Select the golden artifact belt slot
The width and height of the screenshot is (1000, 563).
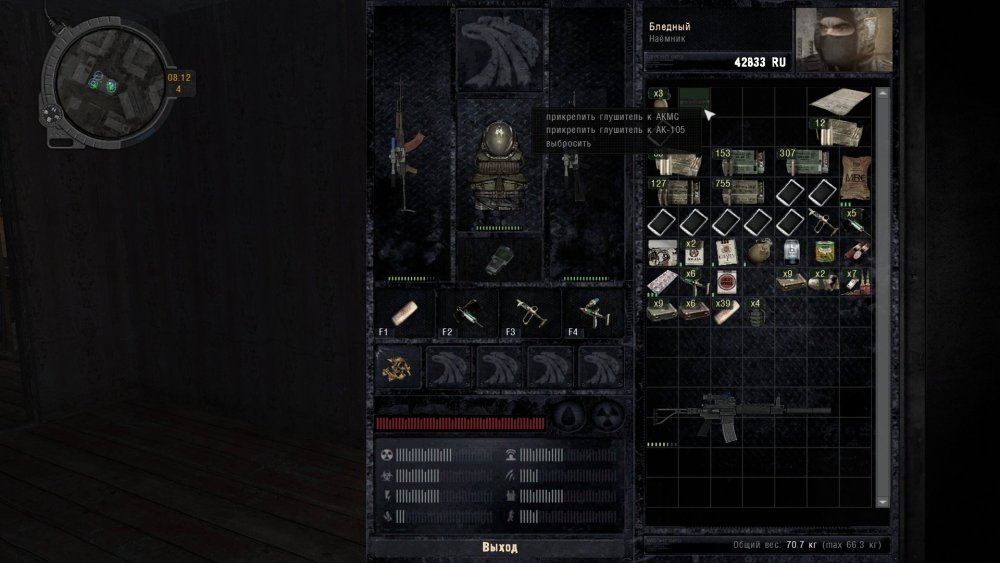pos(399,367)
